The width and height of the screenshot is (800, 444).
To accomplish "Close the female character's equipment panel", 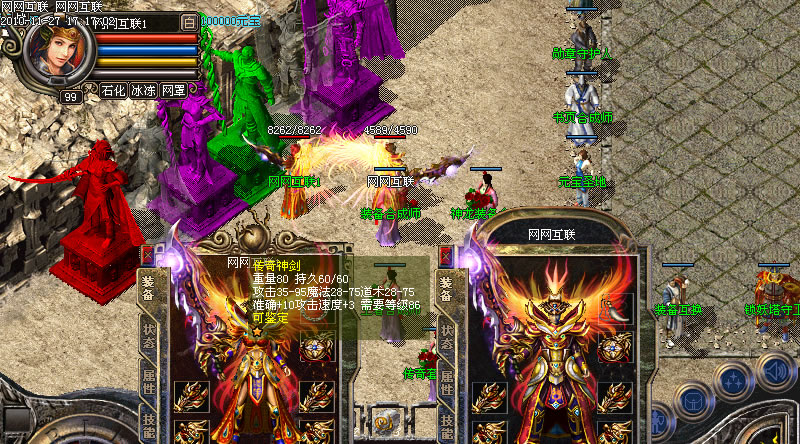I will 148,255.
